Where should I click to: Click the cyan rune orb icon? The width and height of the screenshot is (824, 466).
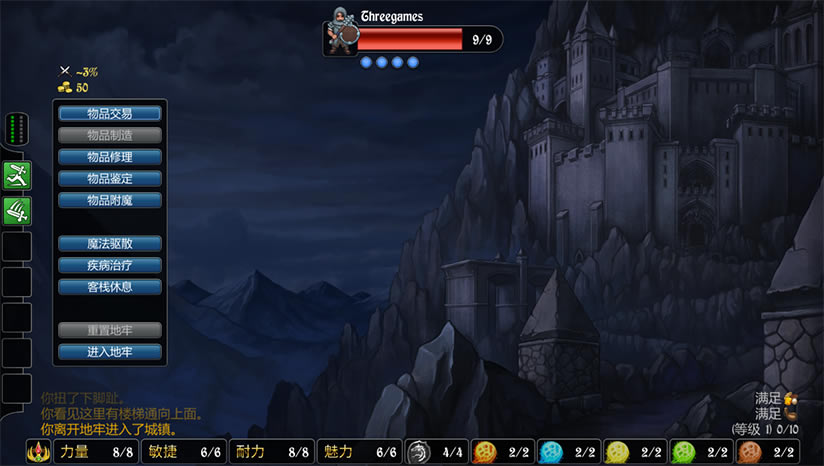551,452
